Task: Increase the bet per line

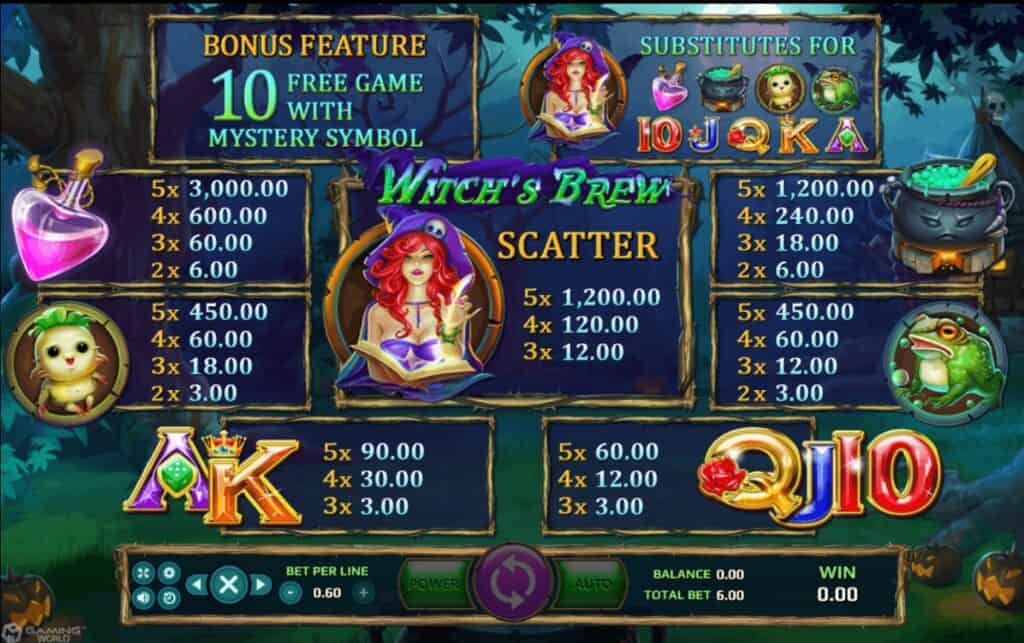Action: 363,592
